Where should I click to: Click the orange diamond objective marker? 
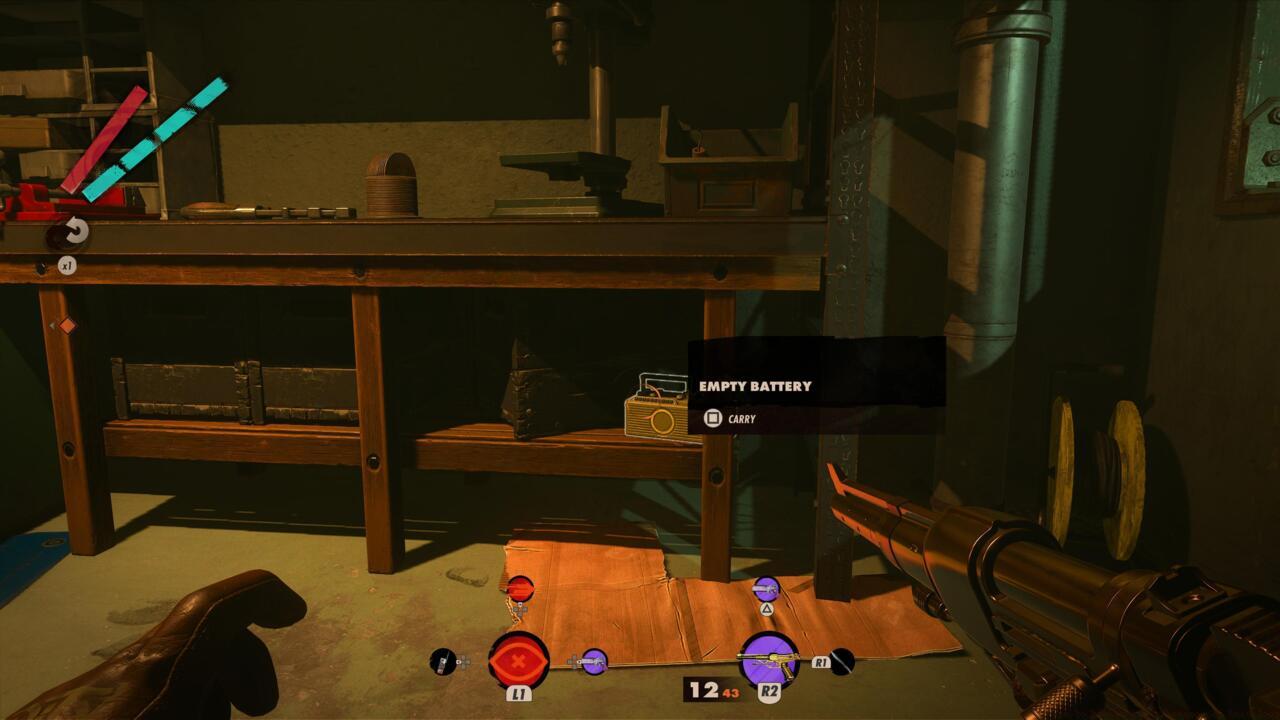click(67, 325)
